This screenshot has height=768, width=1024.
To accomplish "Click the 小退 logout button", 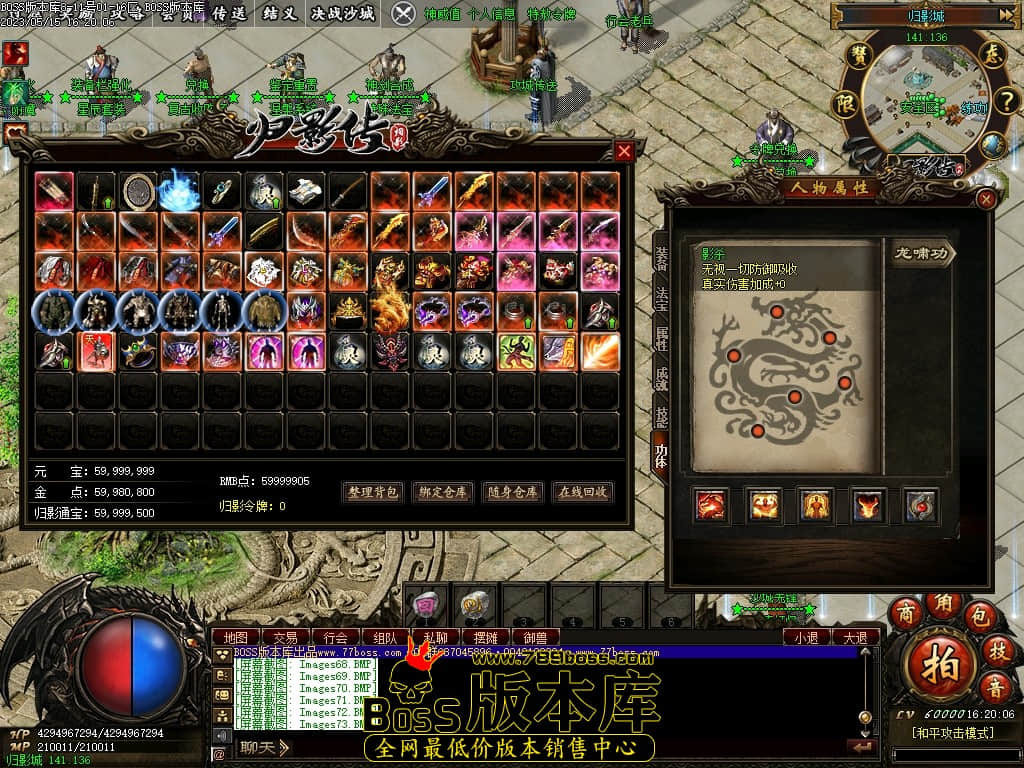I will point(806,637).
